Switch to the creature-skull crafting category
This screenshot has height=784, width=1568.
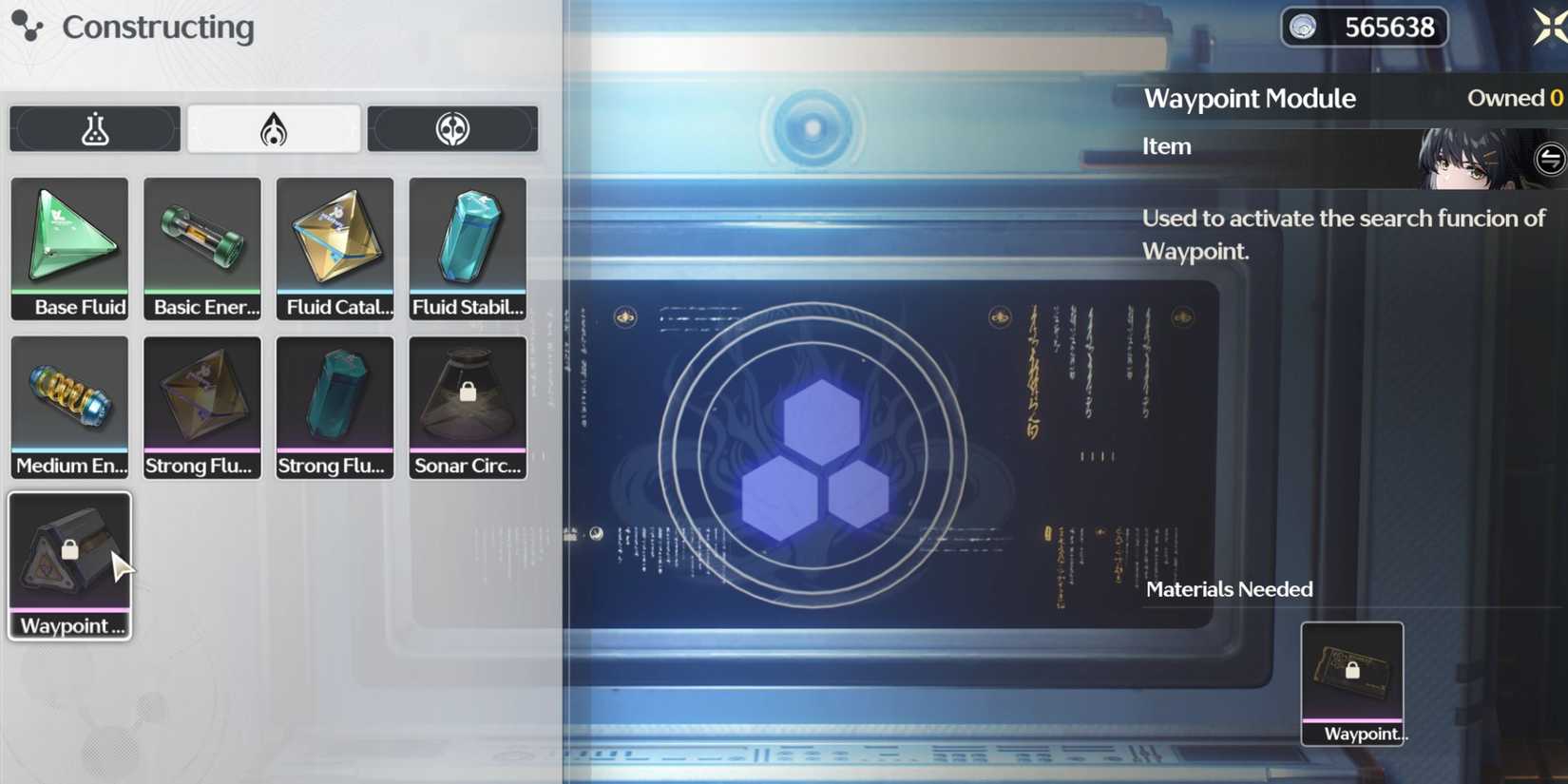453,127
